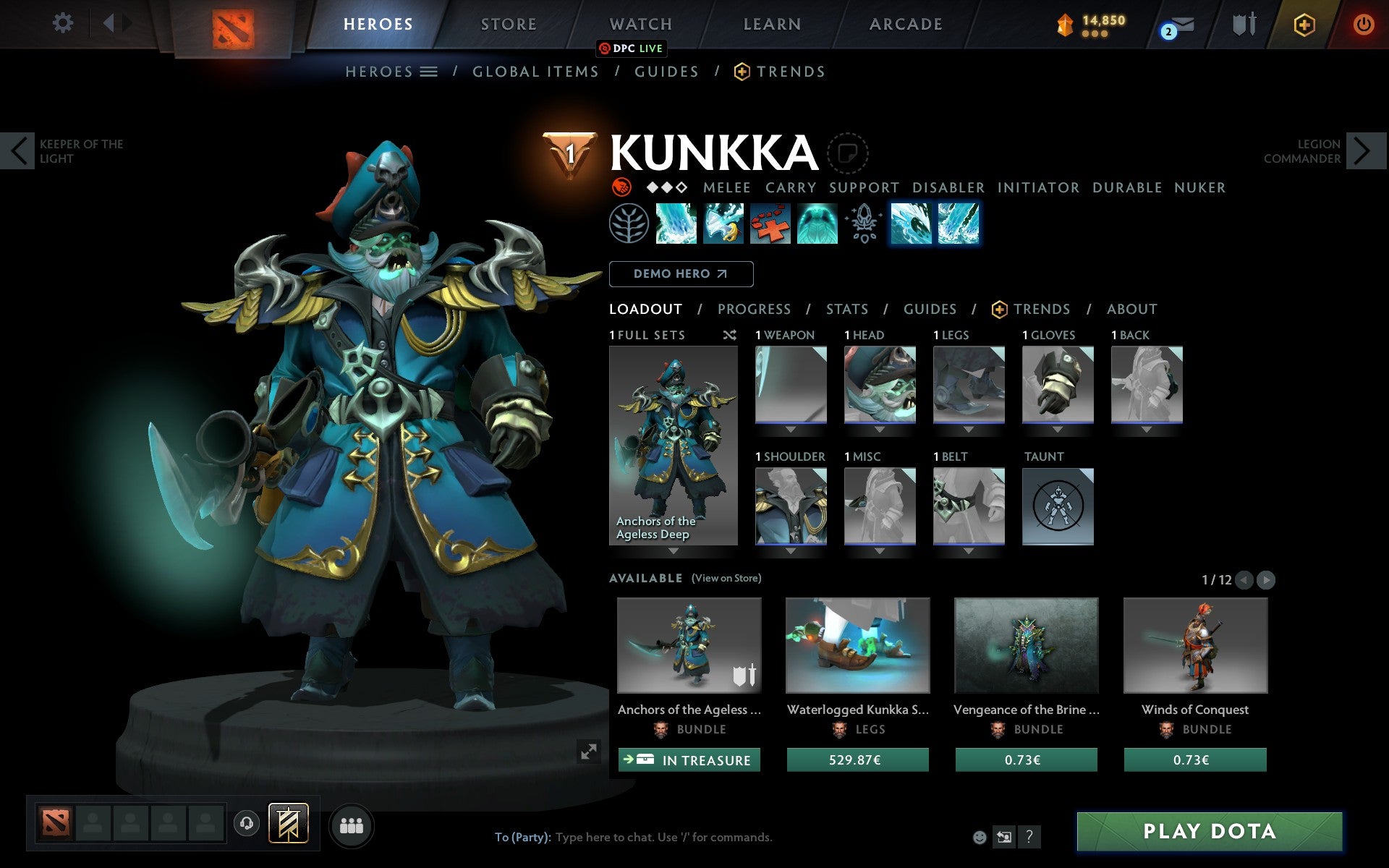Switch to the STATS tab

pyautogui.click(x=846, y=309)
